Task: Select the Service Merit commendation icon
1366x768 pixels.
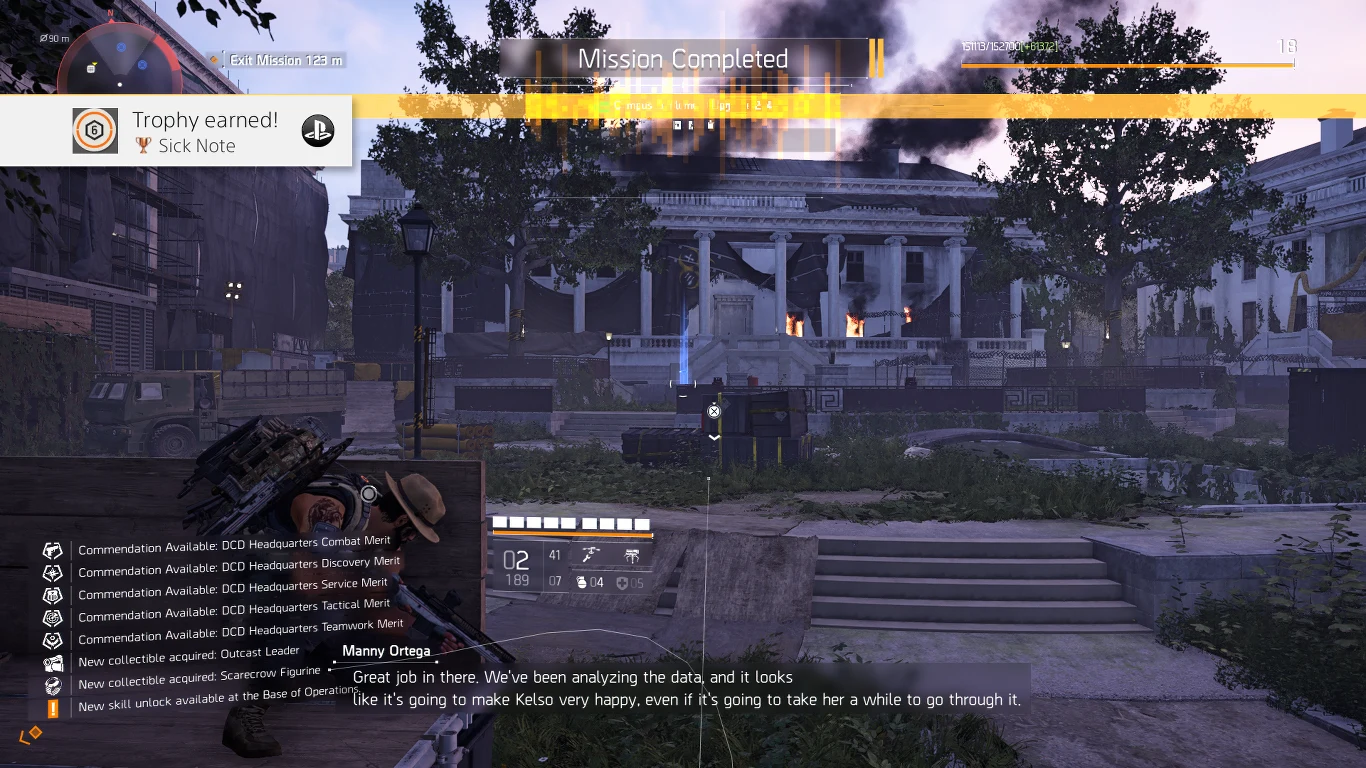Action: pos(52,594)
